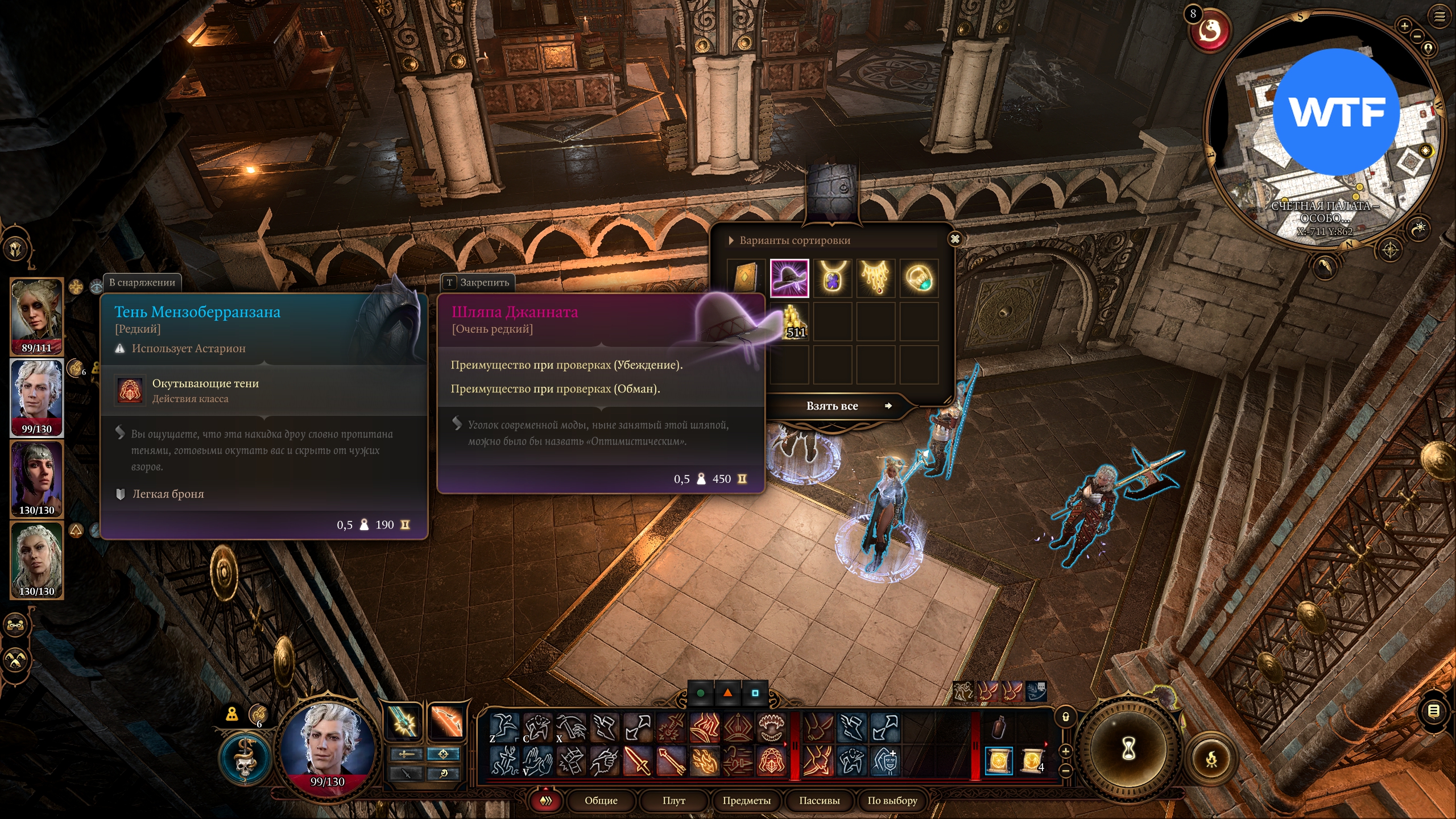Select the gold ring with teal gem
The width and height of the screenshot is (1456, 819).
(x=919, y=278)
